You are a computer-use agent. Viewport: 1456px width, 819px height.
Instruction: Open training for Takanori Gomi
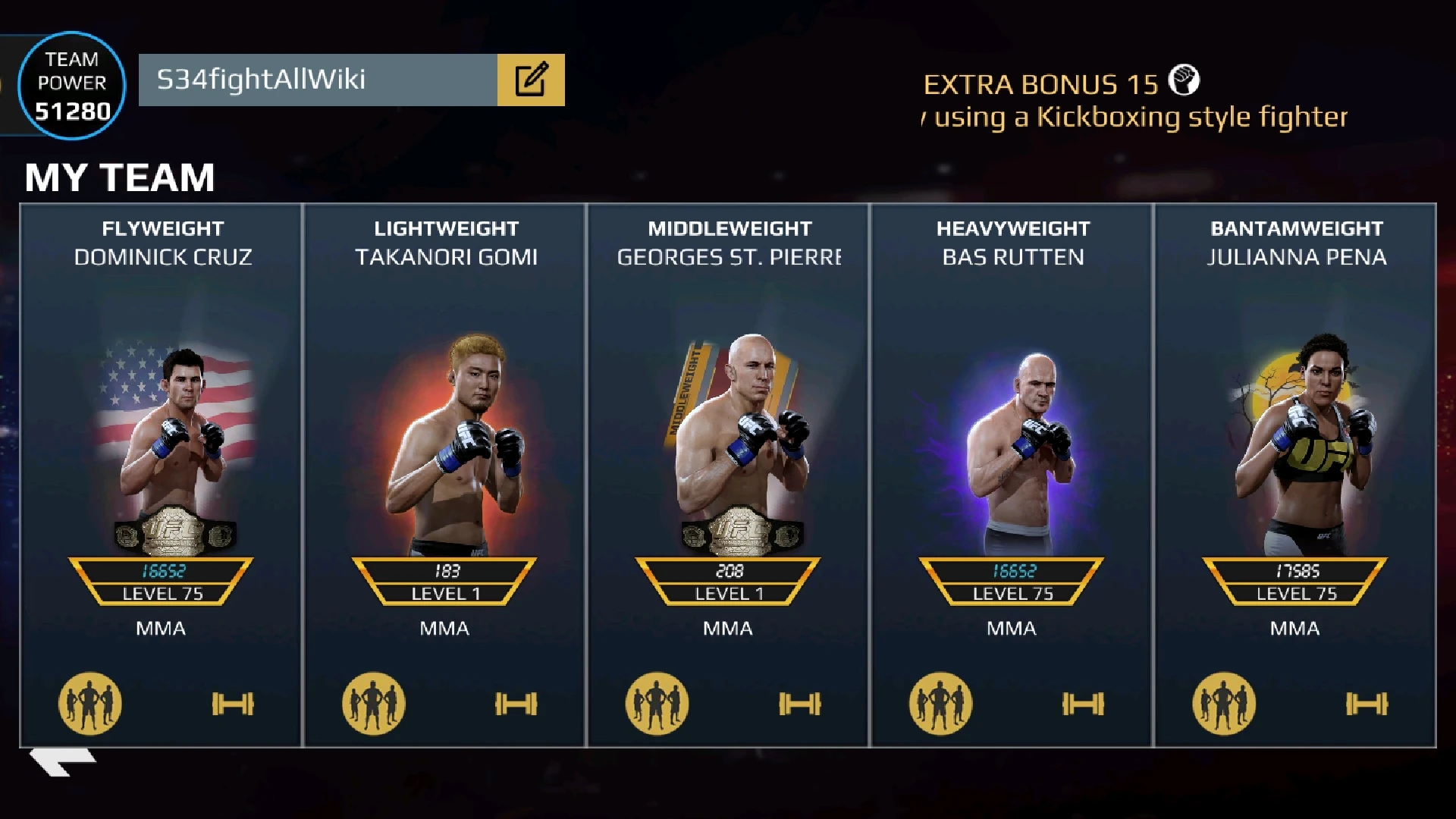click(x=516, y=704)
